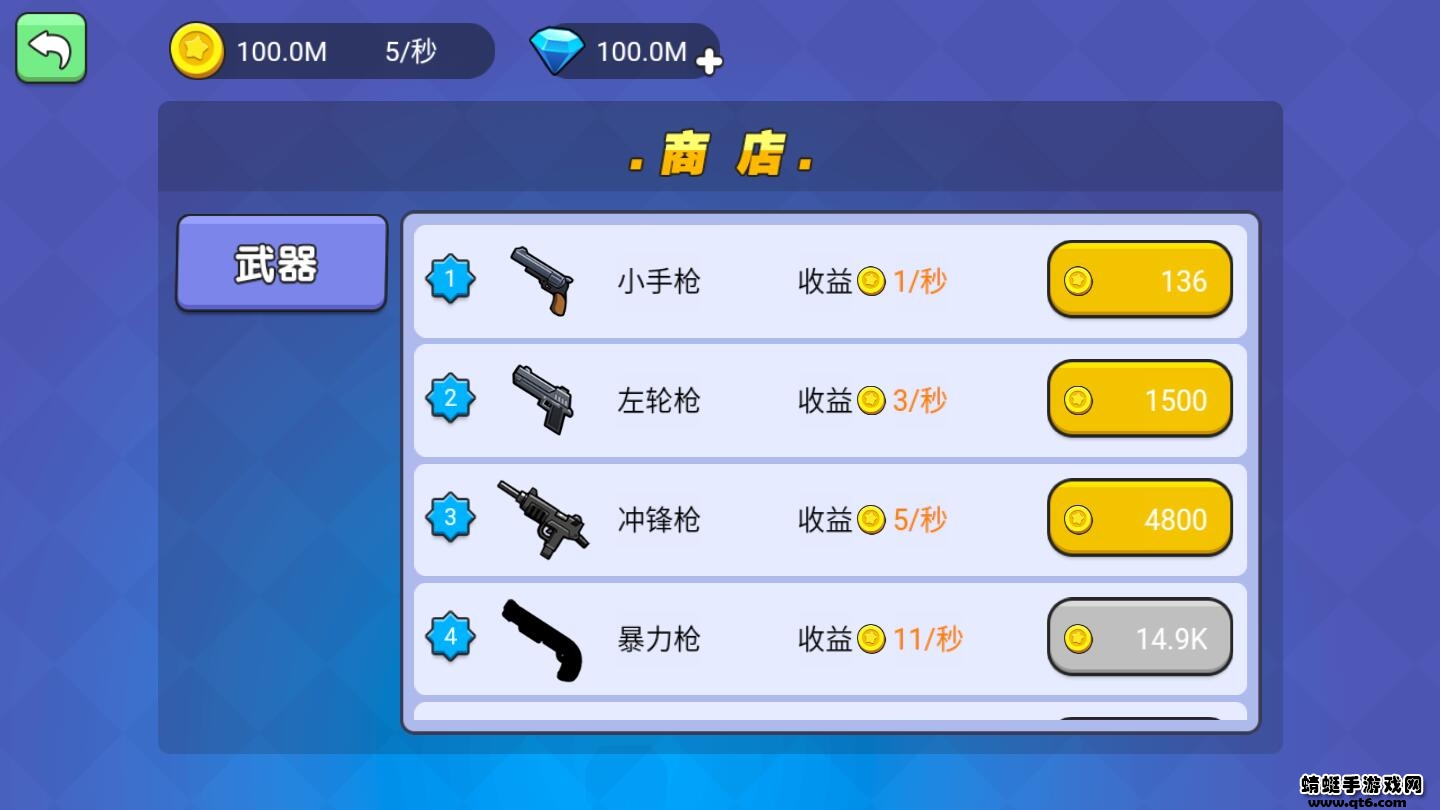Image resolution: width=1440 pixels, height=810 pixels.
Task: Click the back arrow button
Action: click(50, 47)
